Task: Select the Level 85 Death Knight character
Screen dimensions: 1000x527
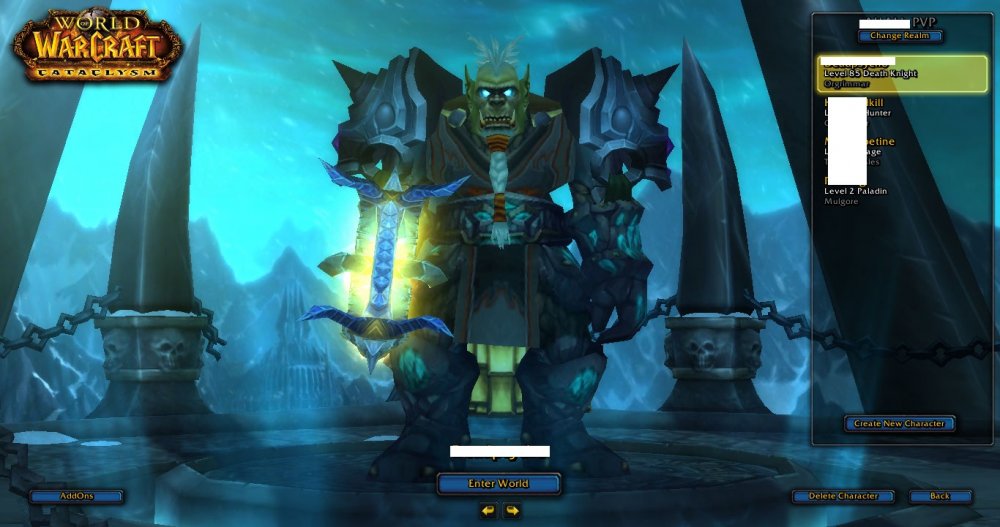Action: pos(901,73)
